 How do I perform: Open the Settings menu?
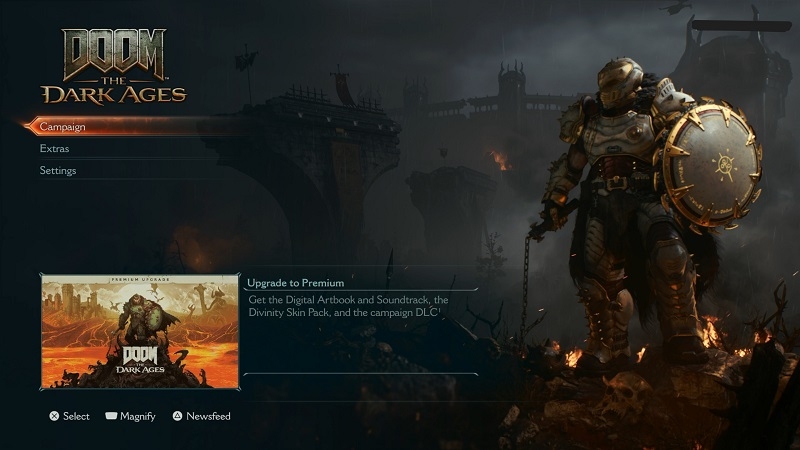(58, 171)
